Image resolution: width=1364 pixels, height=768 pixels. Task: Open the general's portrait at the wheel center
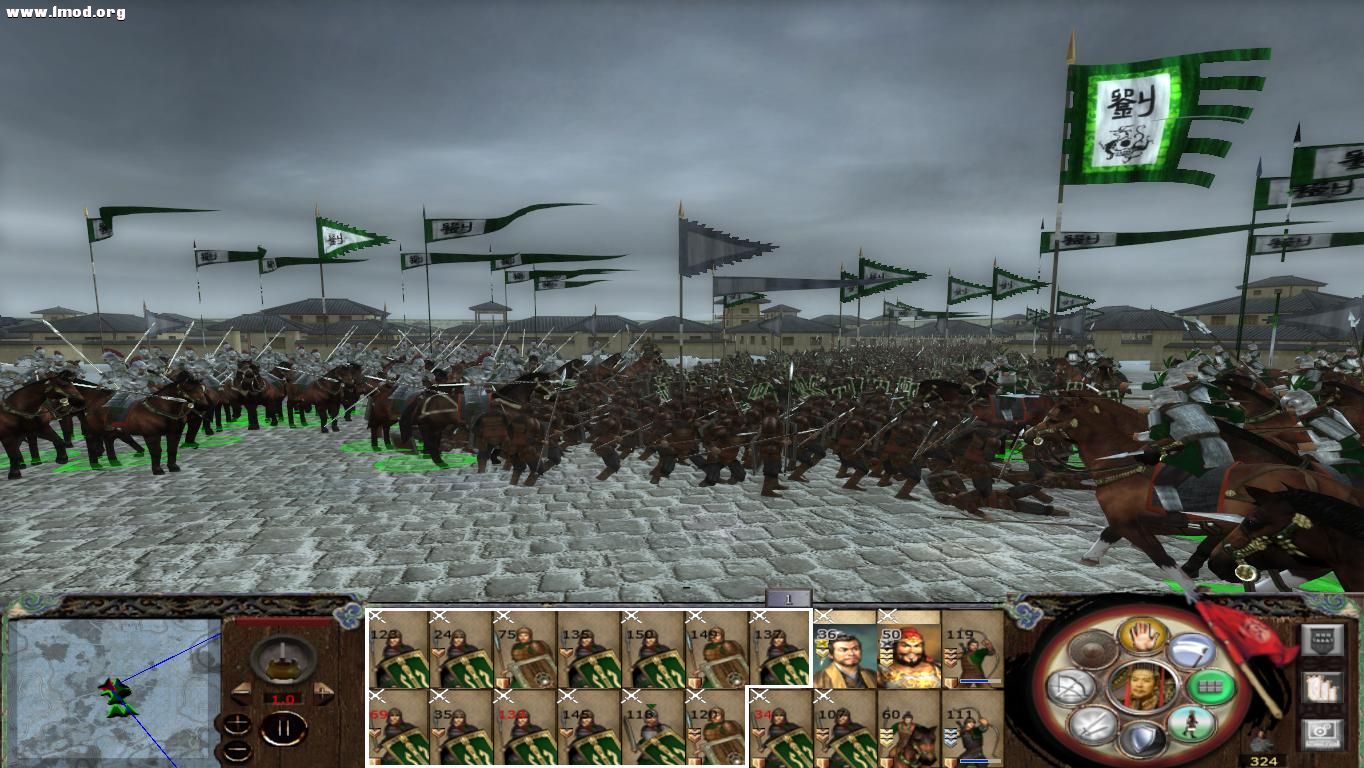click(1141, 686)
